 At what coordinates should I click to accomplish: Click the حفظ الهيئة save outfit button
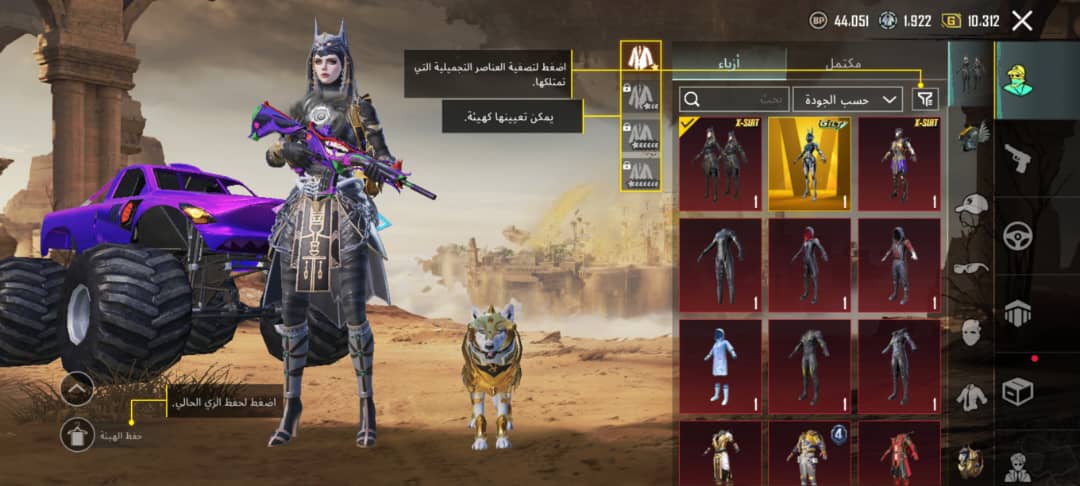pos(77,436)
